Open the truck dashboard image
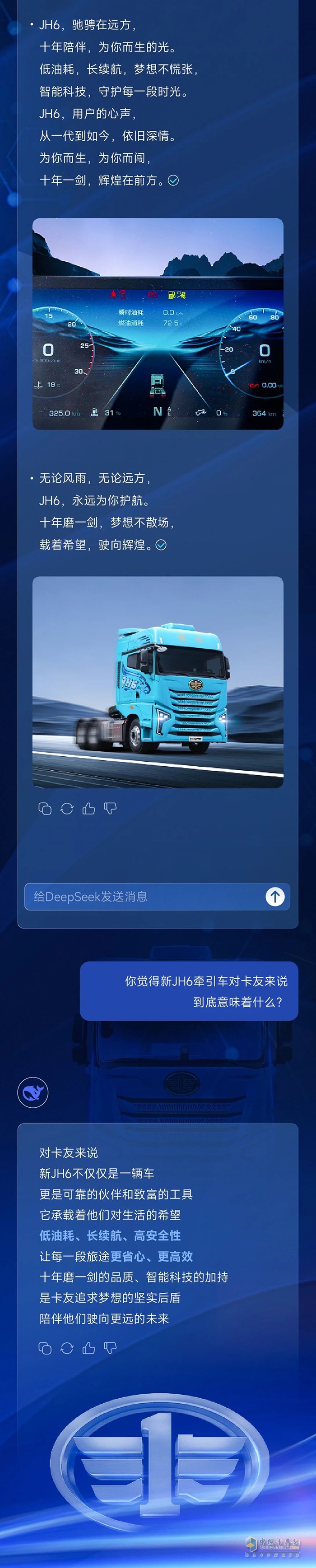Viewport: 316px width, 1568px height. click(x=158, y=324)
